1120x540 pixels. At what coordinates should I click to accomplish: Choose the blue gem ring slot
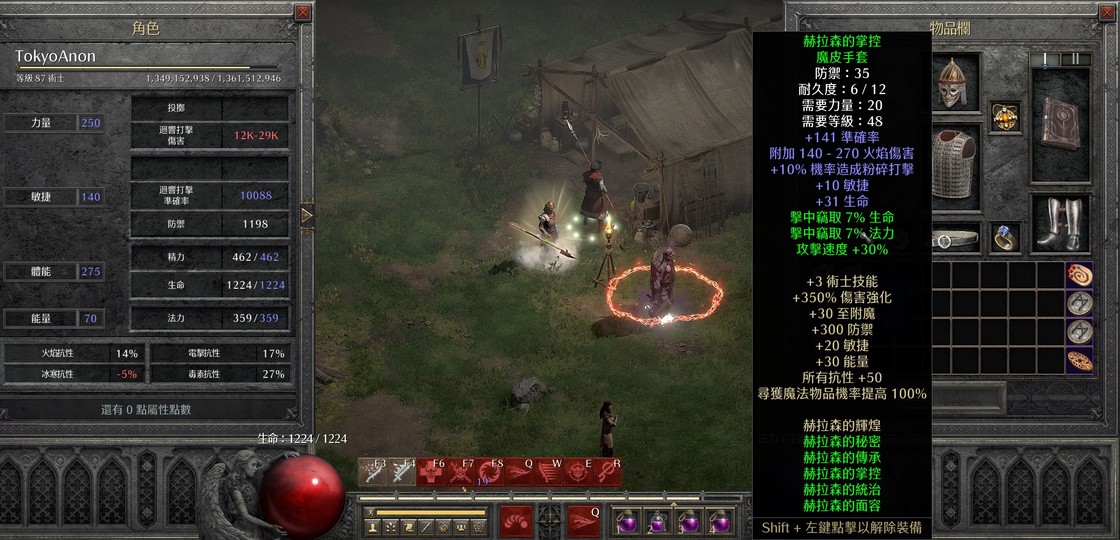(1006, 237)
